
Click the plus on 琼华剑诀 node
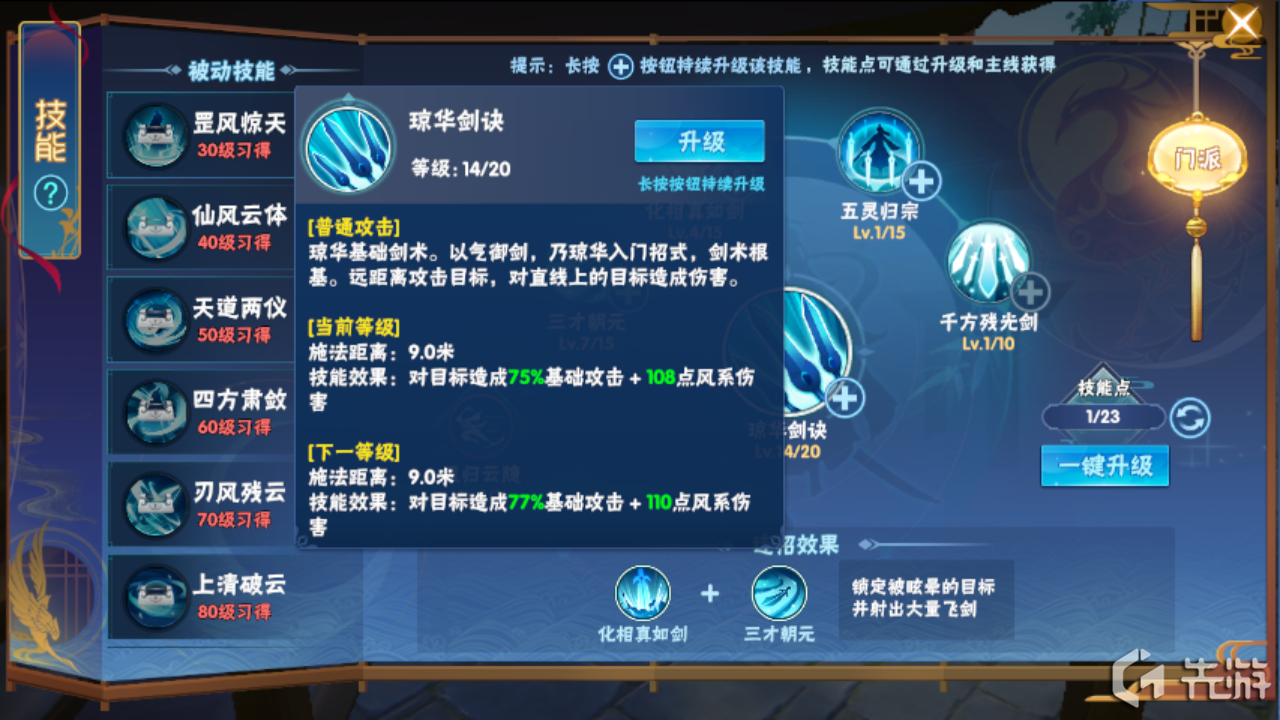844,398
